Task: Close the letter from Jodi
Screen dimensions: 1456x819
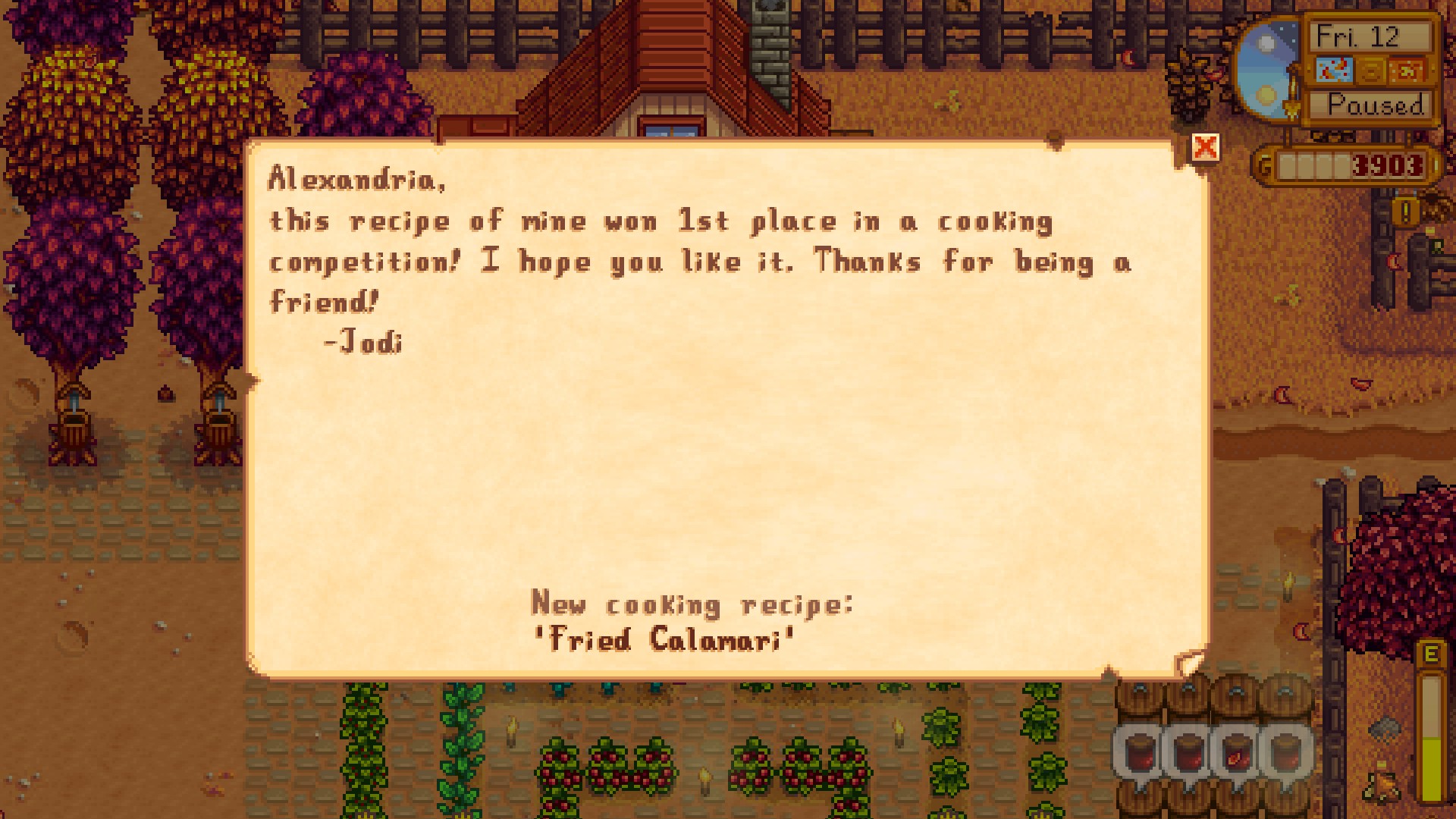Action: pos(1205,147)
